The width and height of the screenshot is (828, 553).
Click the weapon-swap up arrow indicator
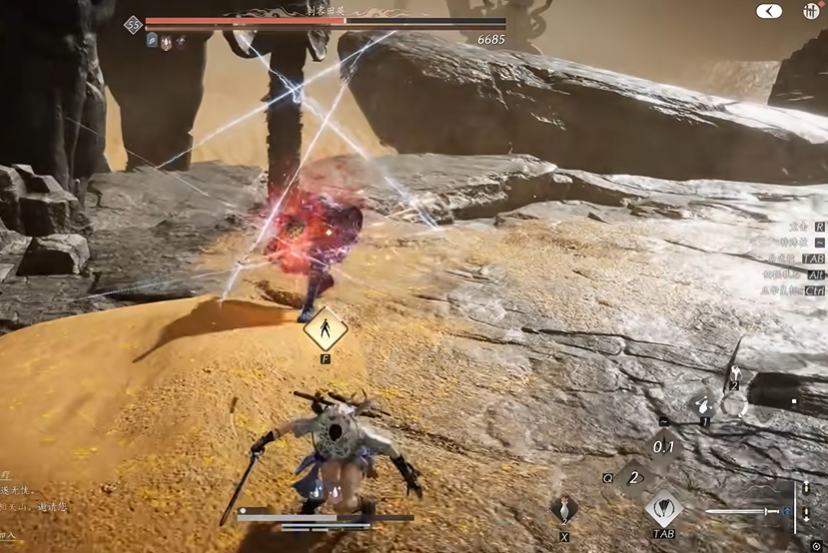[807, 487]
